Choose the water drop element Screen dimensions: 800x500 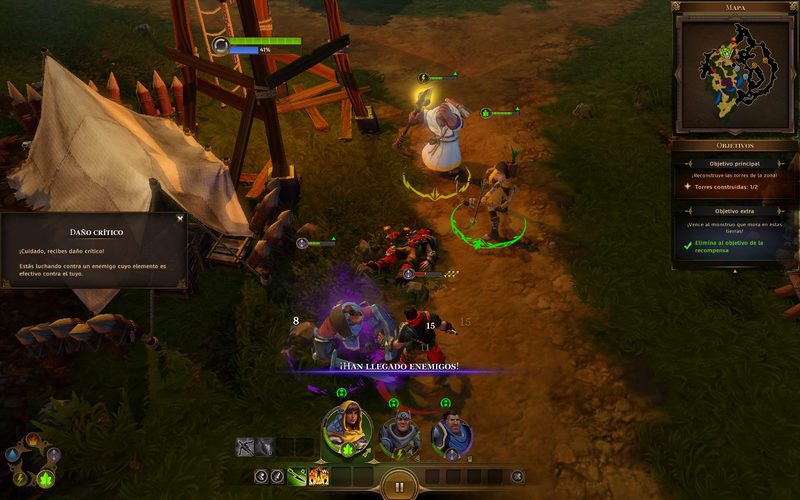[11, 455]
